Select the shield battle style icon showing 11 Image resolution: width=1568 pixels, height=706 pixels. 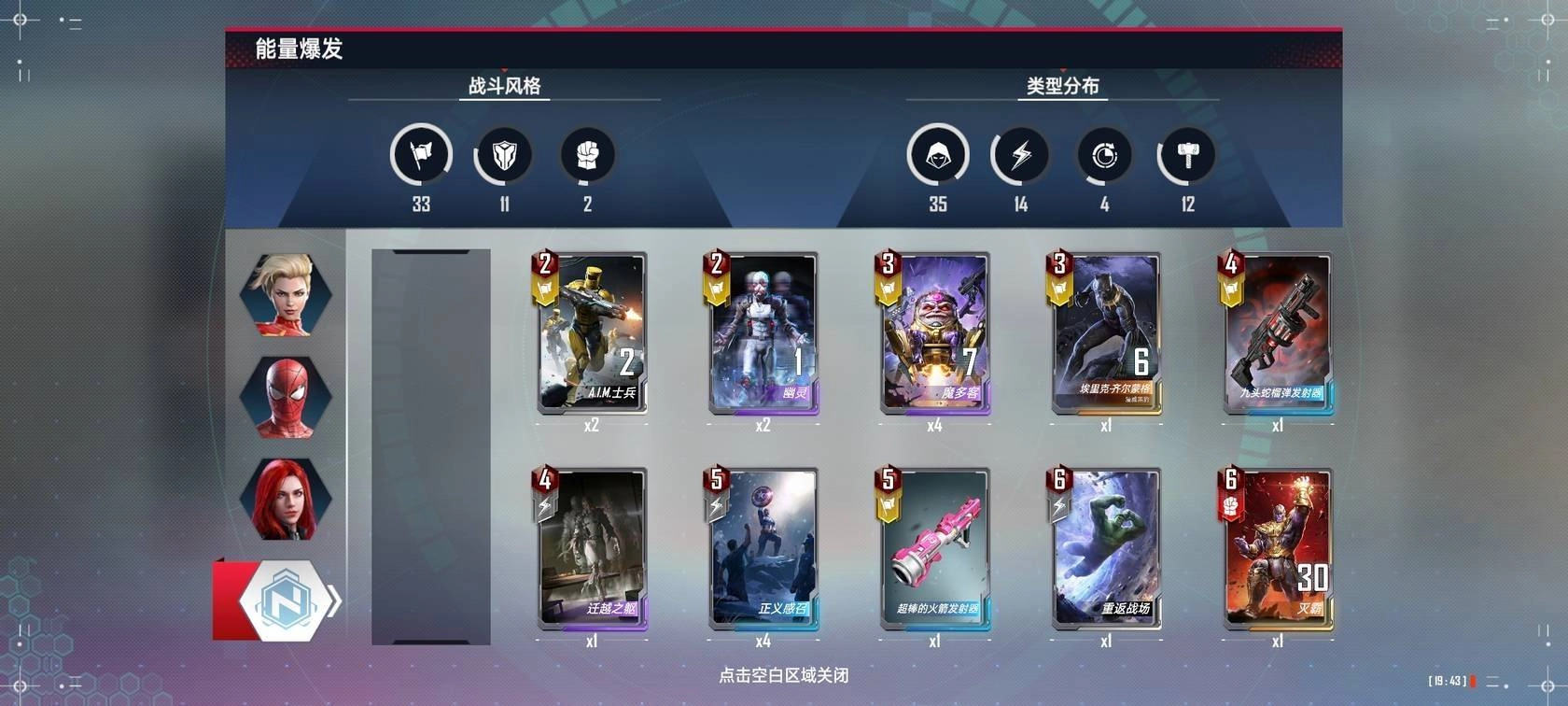click(x=502, y=154)
